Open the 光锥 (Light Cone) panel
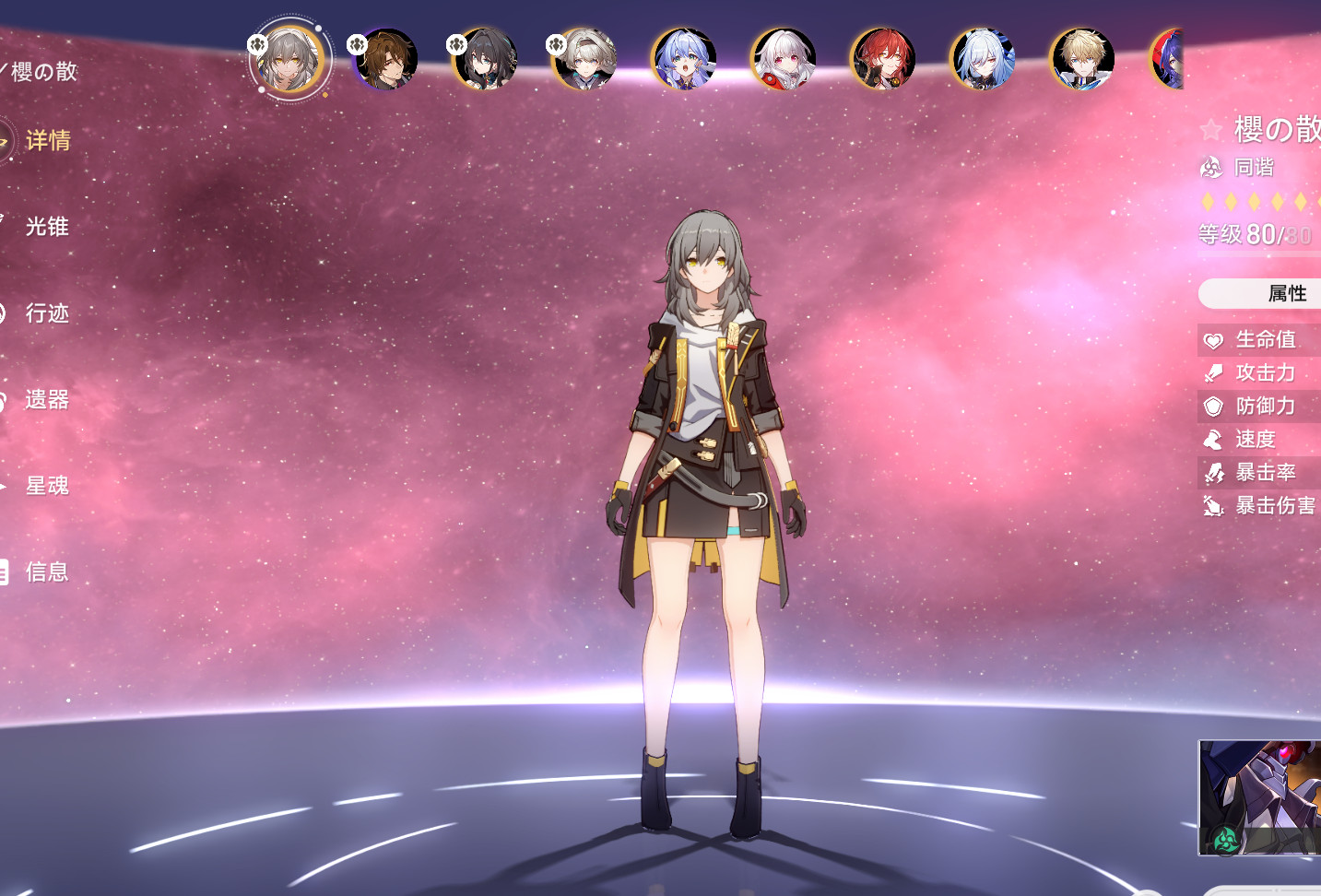 [x=49, y=227]
